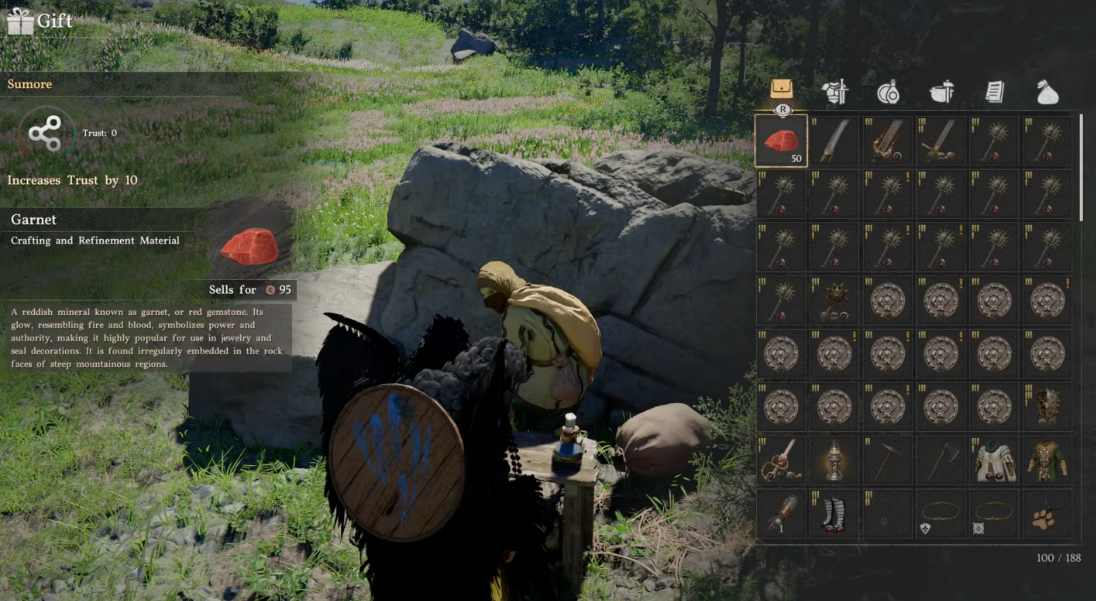
Task: Select the curved sabre blade slot
Action: tap(834, 141)
